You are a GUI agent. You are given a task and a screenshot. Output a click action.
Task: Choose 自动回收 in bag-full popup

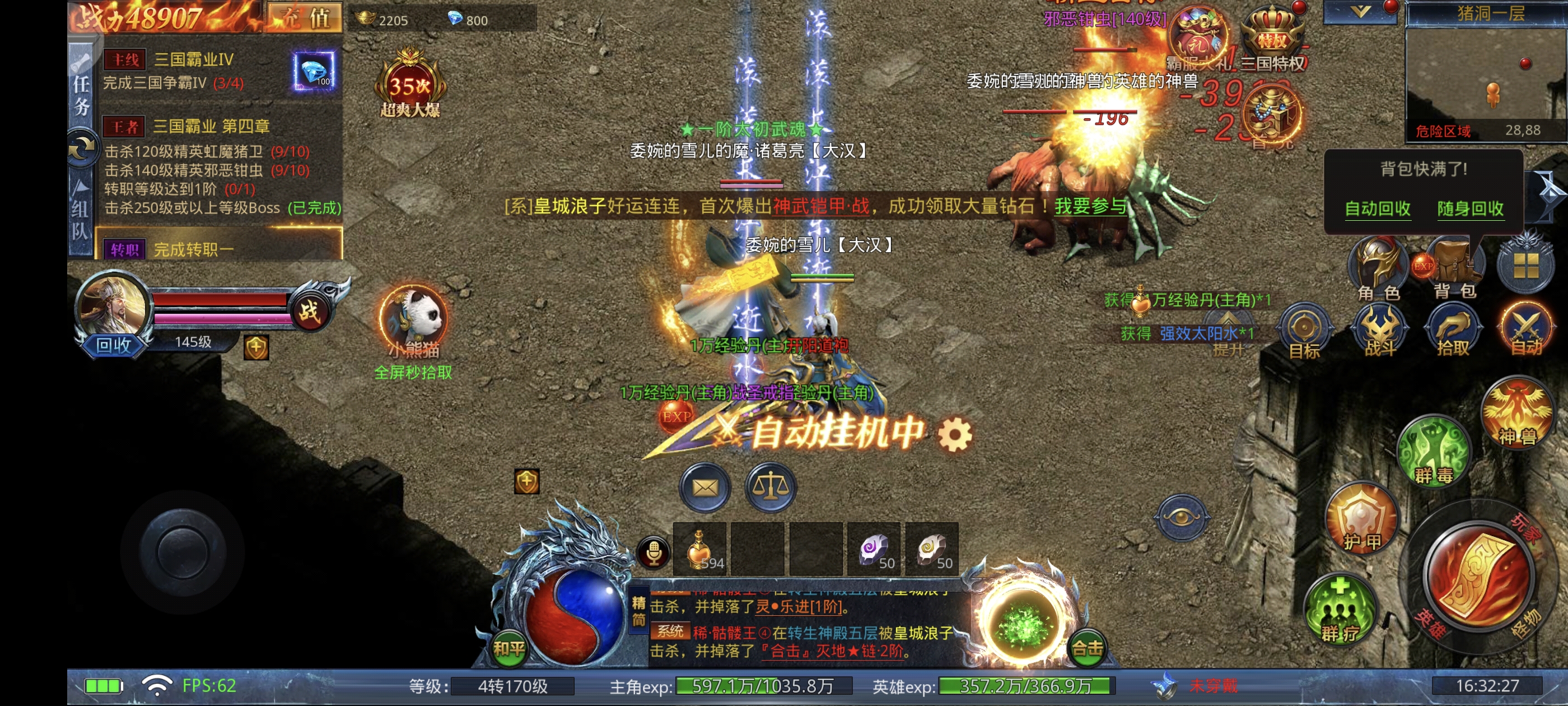click(x=1377, y=208)
